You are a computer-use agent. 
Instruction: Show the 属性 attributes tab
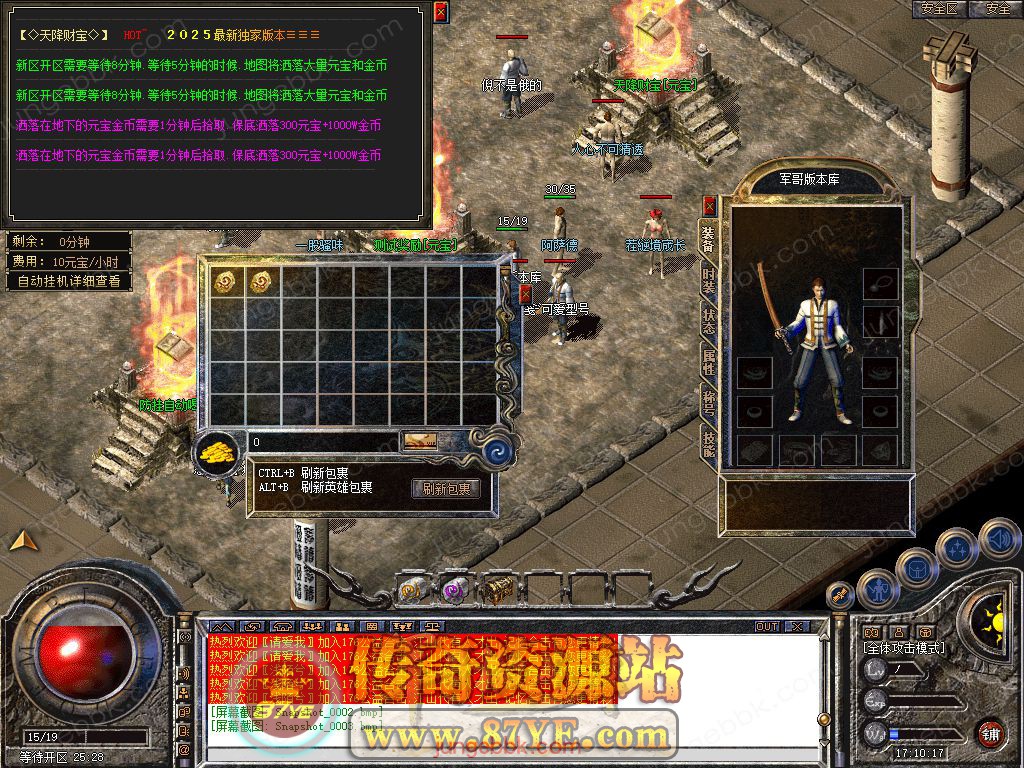(709, 363)
